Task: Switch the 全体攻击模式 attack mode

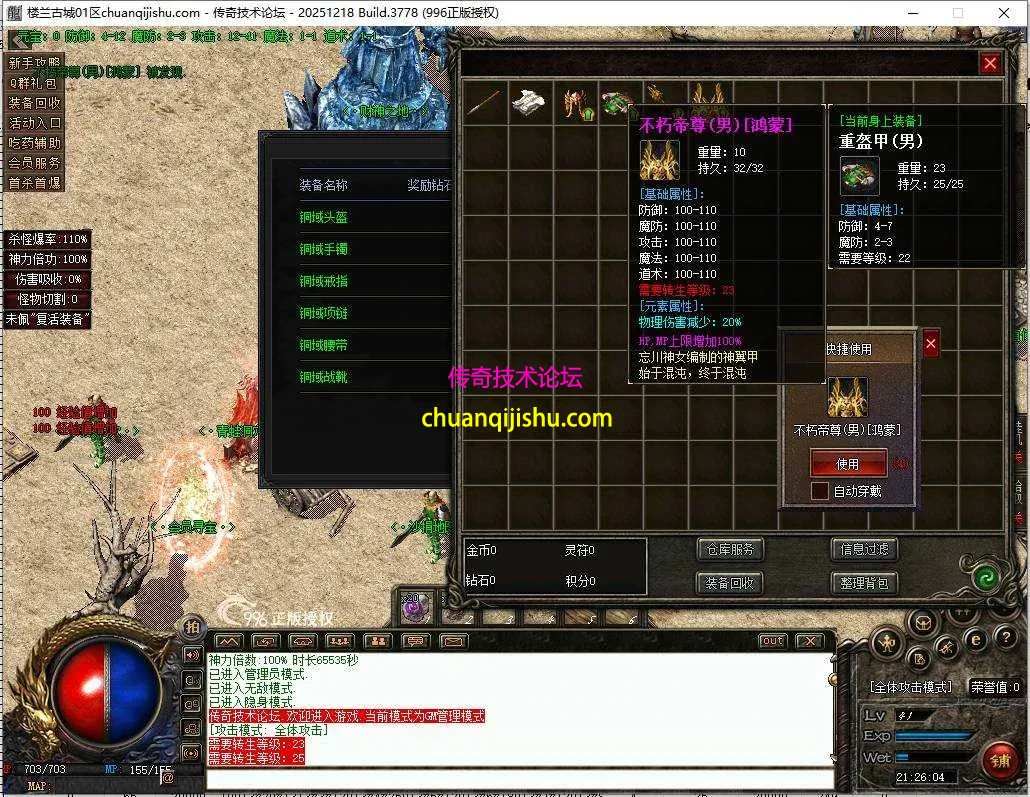Action: coord(910,688)
